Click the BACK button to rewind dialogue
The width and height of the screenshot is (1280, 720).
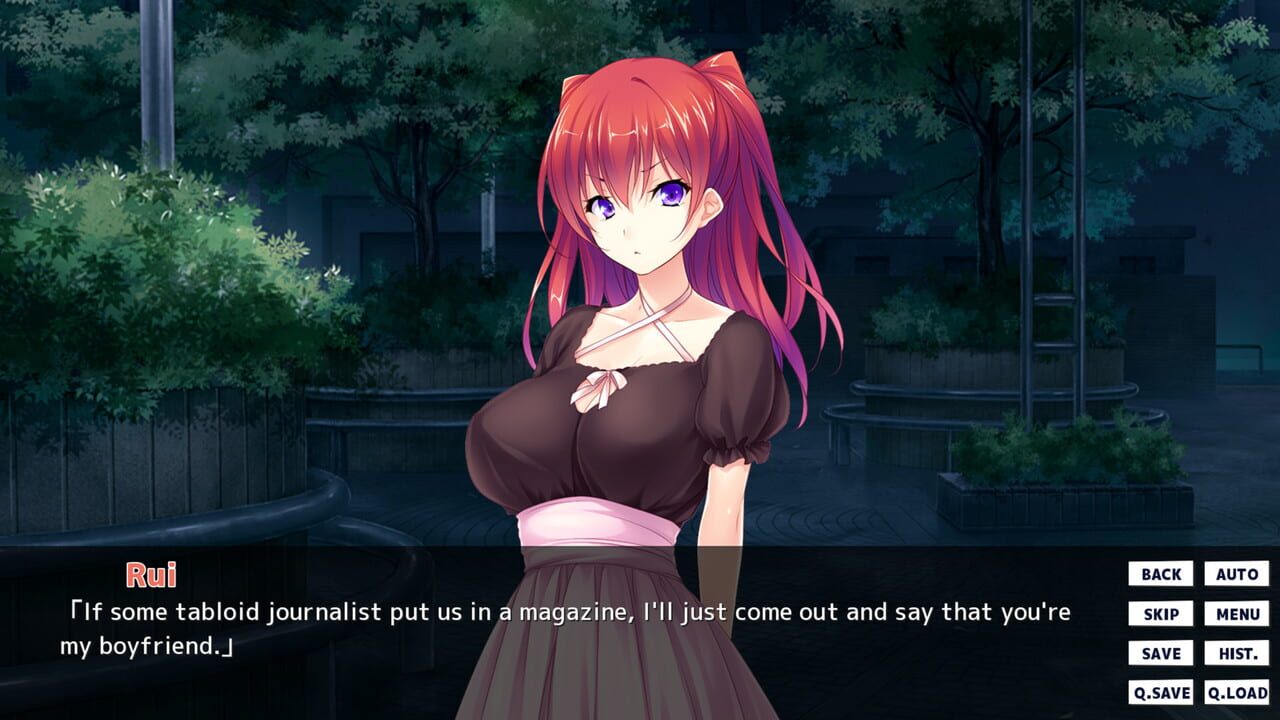(x=1159, y=573)
